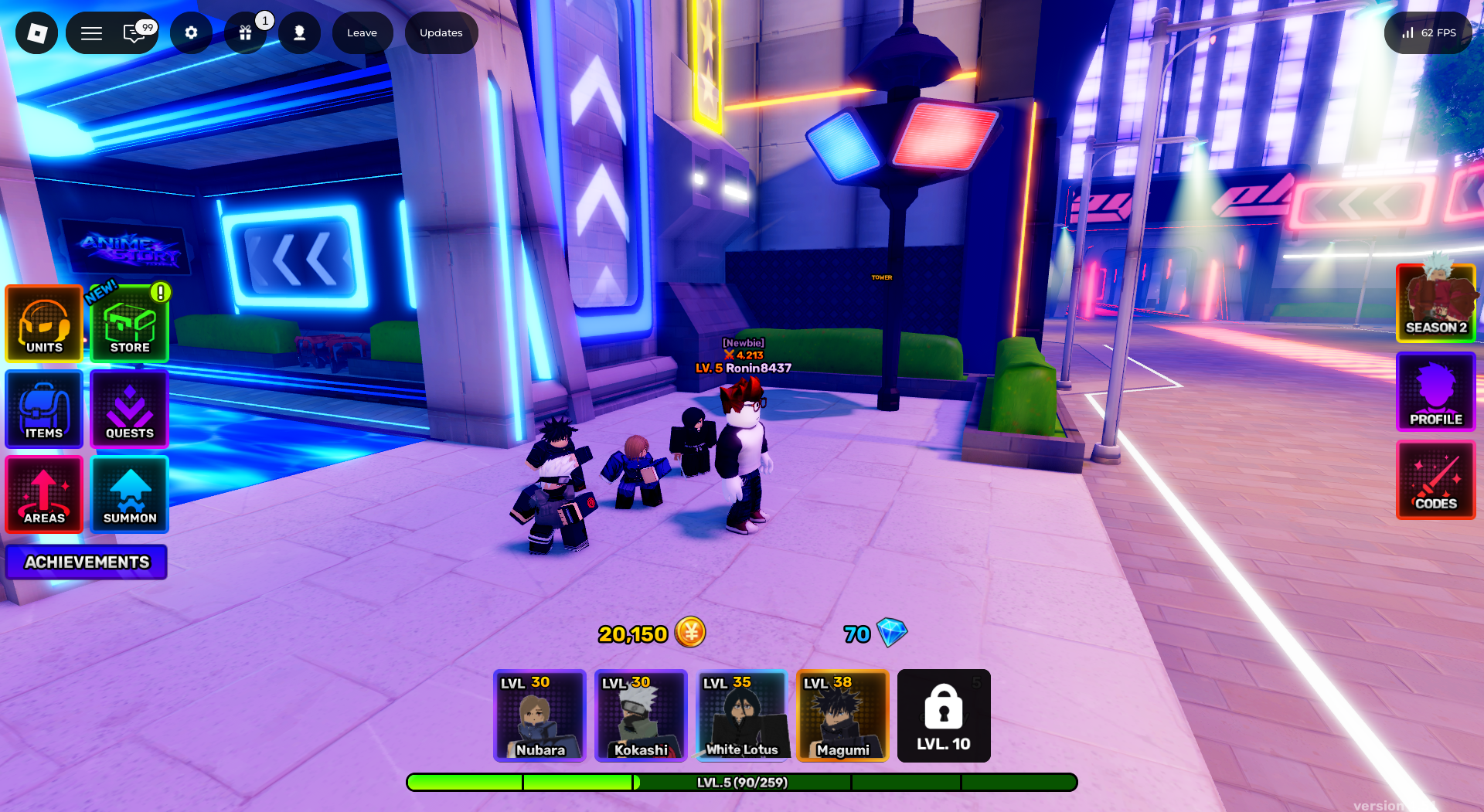Image resolution: width=1484 pixels, height=812 pixels.
Task: Open the Updates log
Action: (441, 32)
